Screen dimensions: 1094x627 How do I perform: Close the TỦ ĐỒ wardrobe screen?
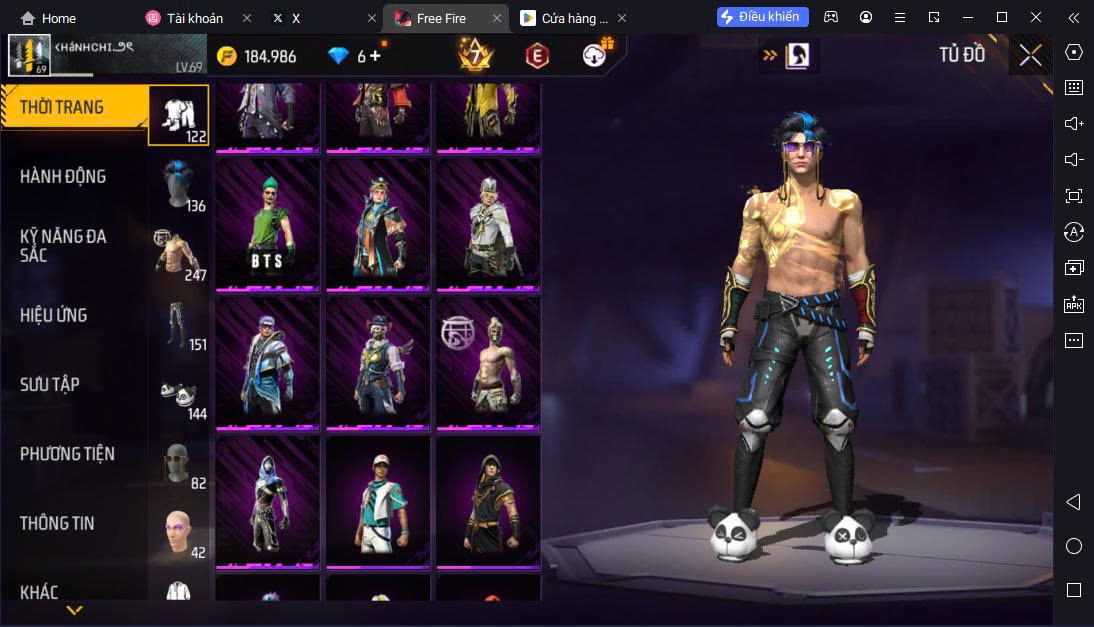pyautogui.click(x=1030, y=56)
